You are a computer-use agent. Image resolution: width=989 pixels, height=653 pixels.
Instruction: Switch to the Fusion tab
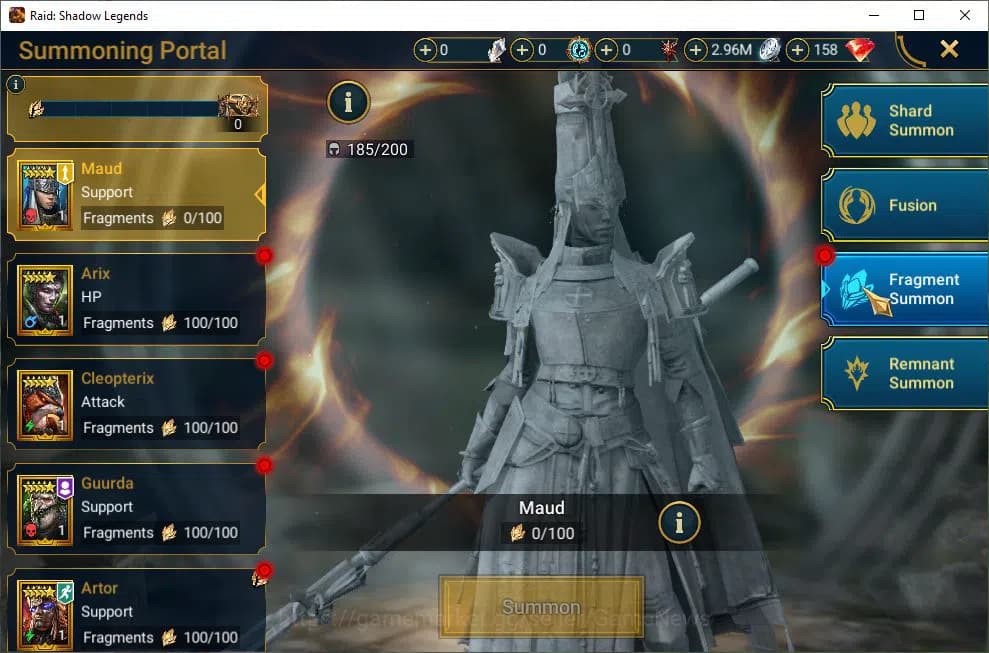tap(905, 205)
